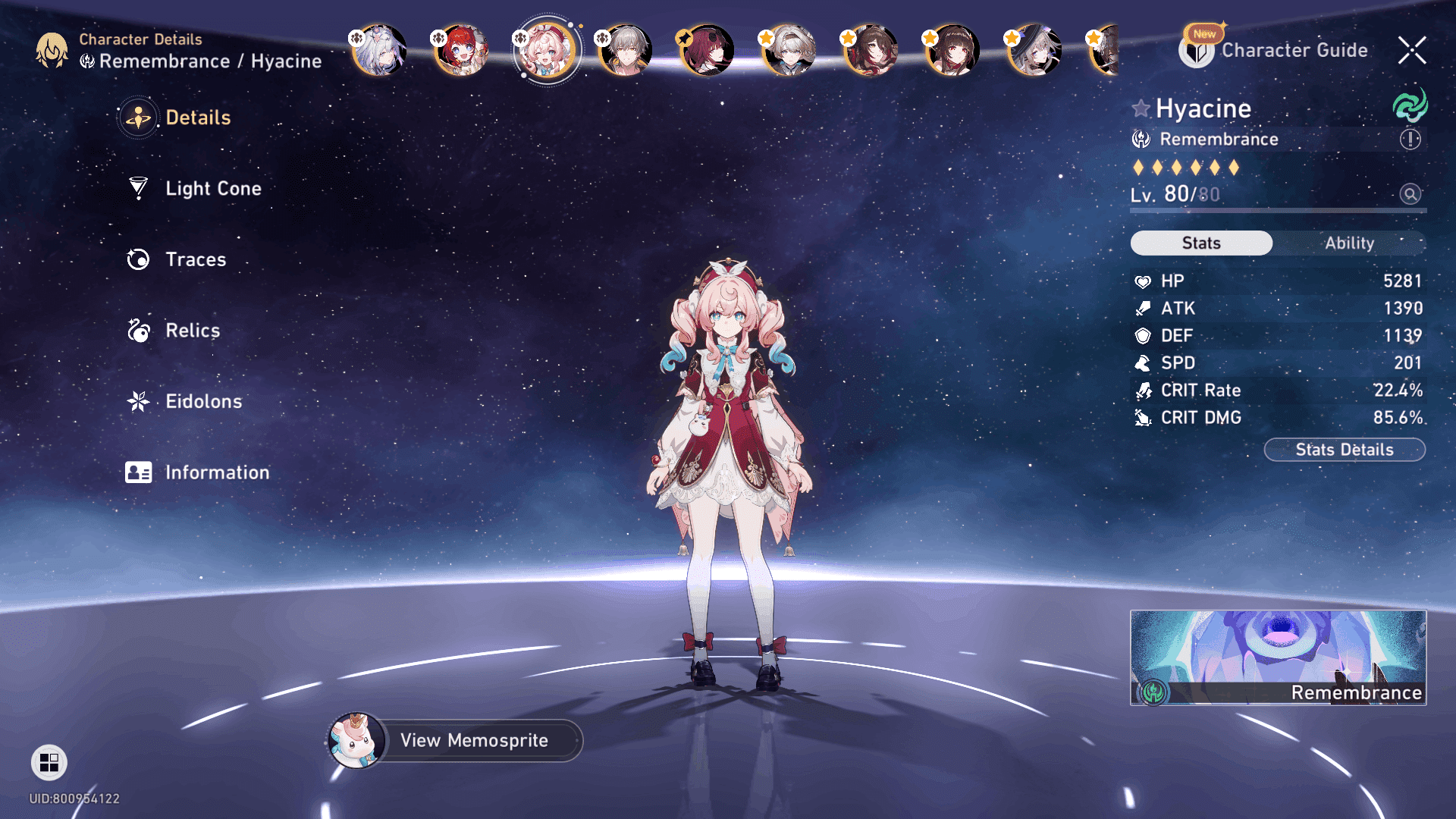Select the white-haired character wearing a dark hat

coord(1034,50)
